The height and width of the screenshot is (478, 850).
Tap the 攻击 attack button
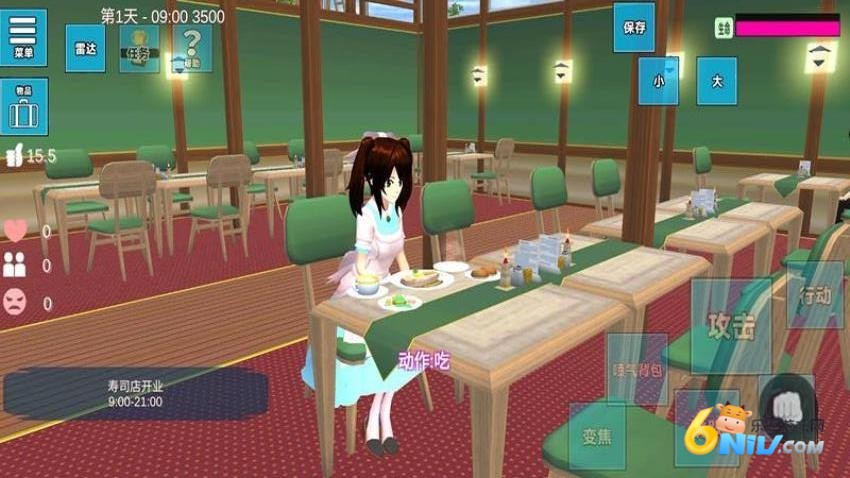[731, 326]
